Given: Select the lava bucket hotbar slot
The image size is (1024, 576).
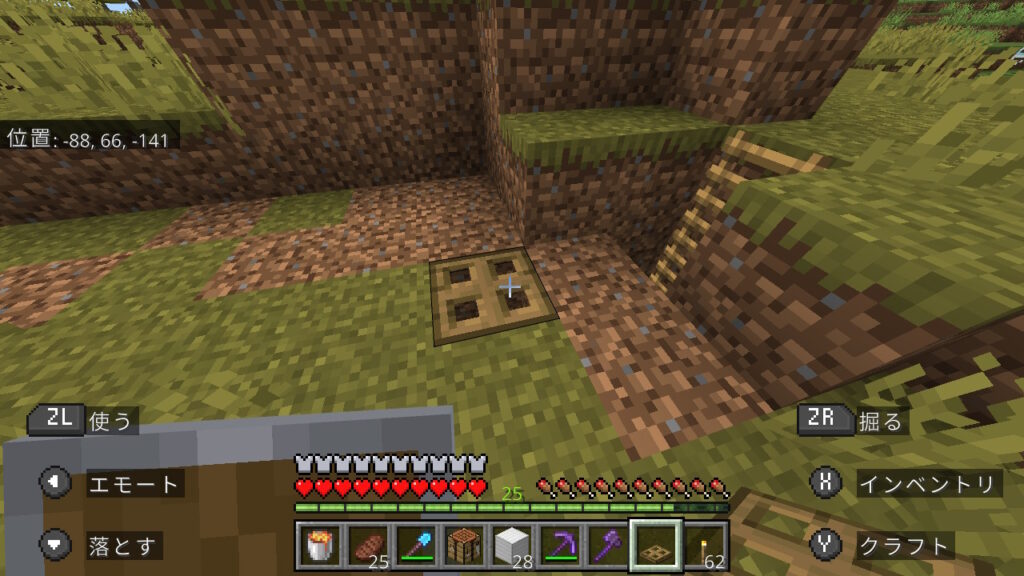Looking at the screenshot, I should 319,546.
